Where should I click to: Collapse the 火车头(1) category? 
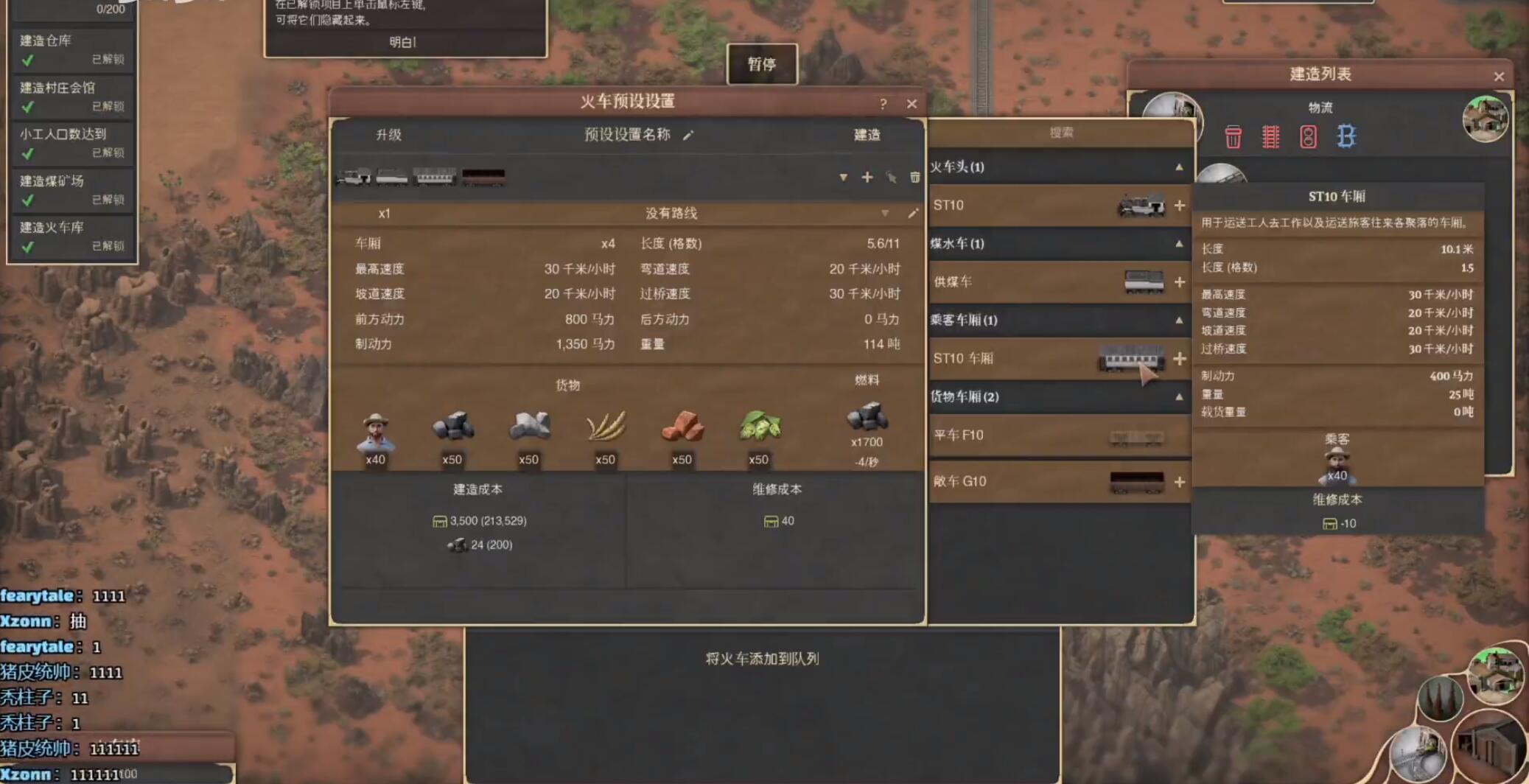click(x=1179, y=167)
